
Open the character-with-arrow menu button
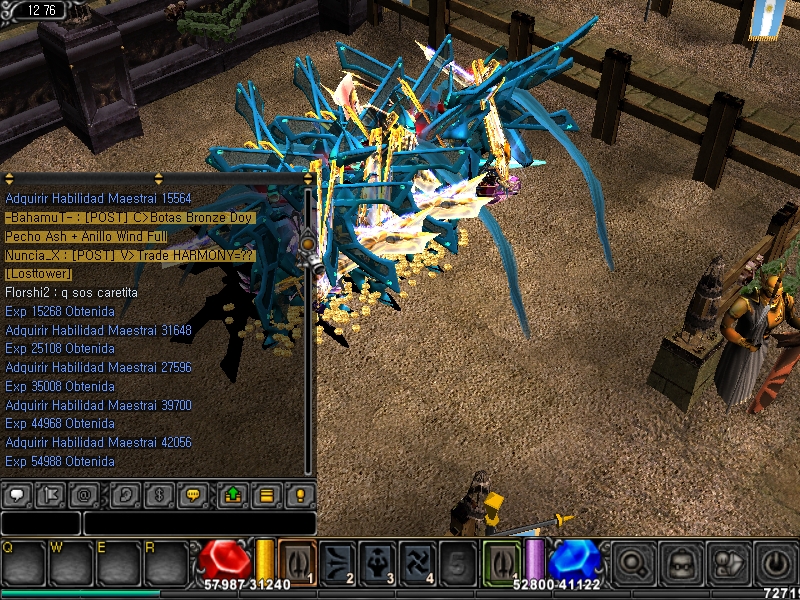(727, 561)
